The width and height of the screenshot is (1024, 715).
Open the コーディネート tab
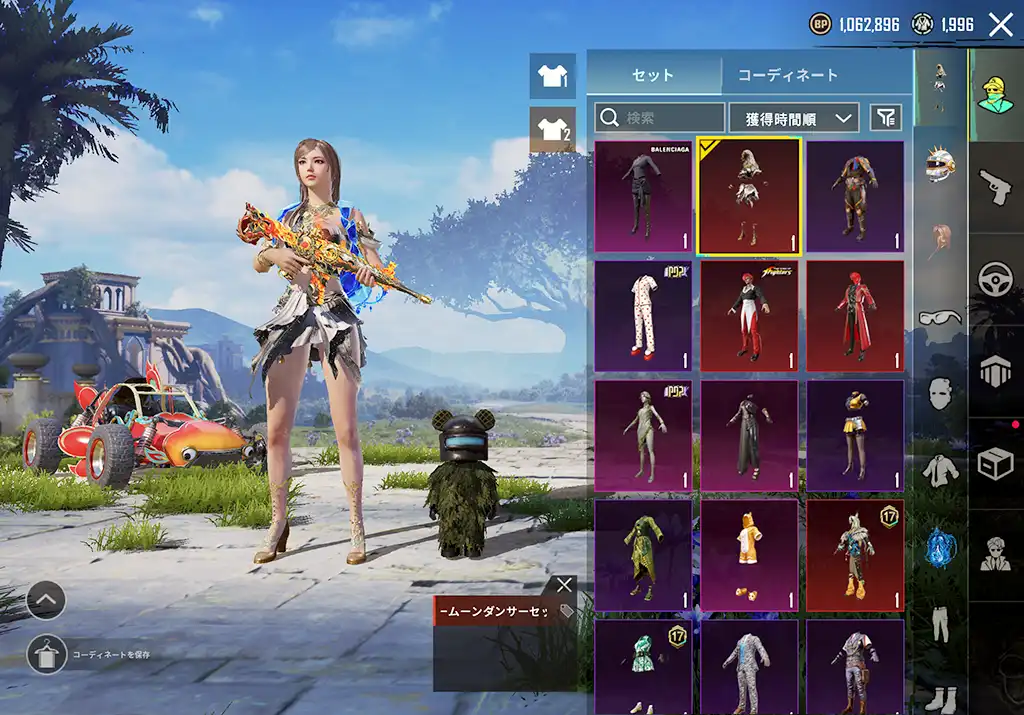787,75
